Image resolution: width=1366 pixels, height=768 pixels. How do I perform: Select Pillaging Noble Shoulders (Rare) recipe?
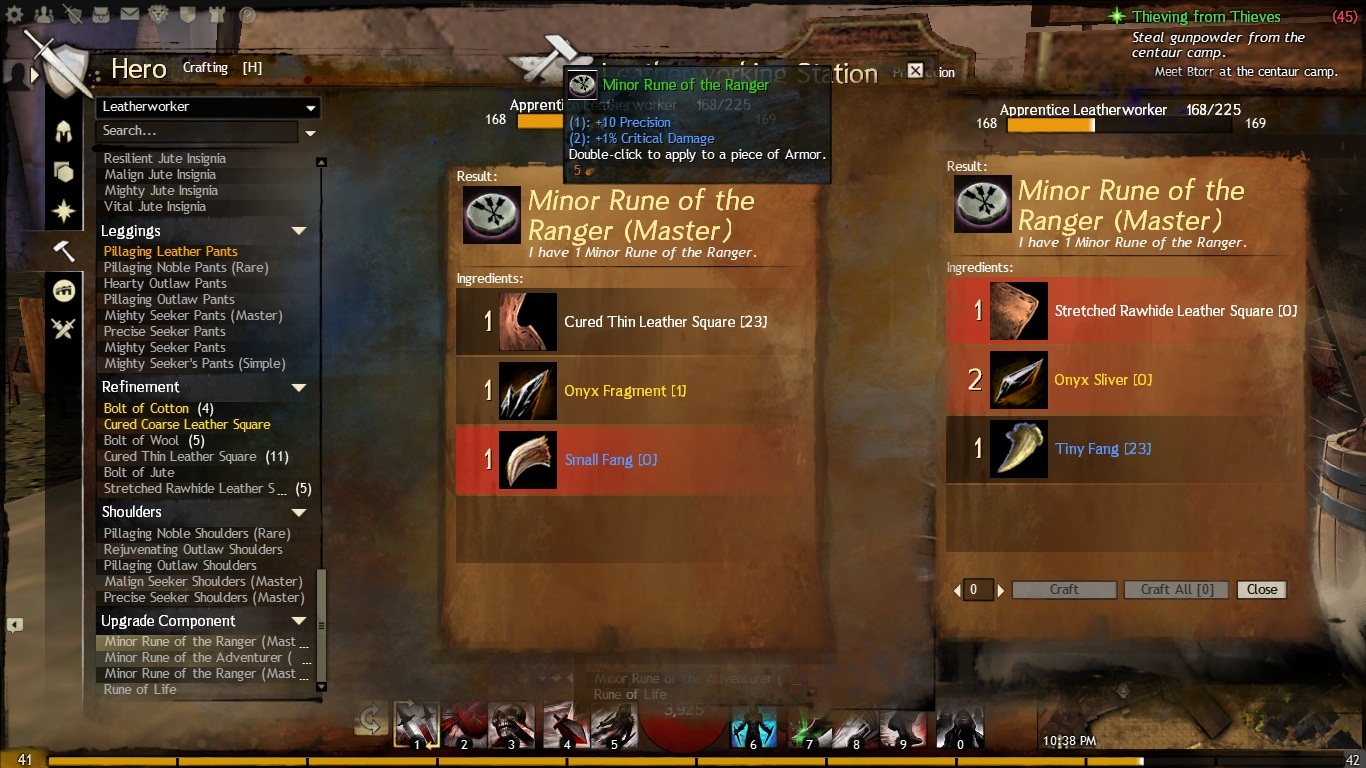coord(197,533)
